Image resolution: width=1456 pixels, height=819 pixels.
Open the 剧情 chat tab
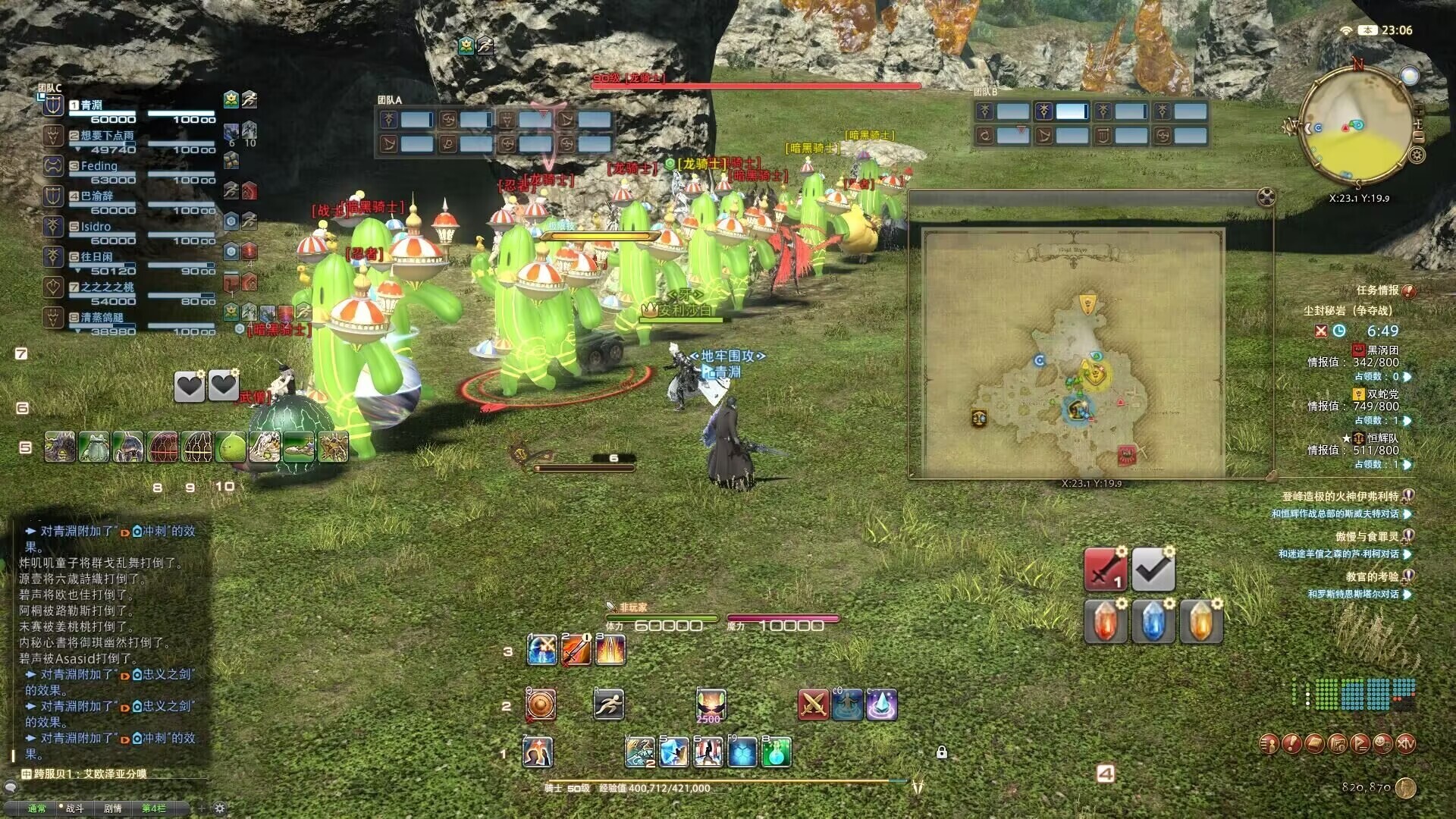click(x=113, y=808)
